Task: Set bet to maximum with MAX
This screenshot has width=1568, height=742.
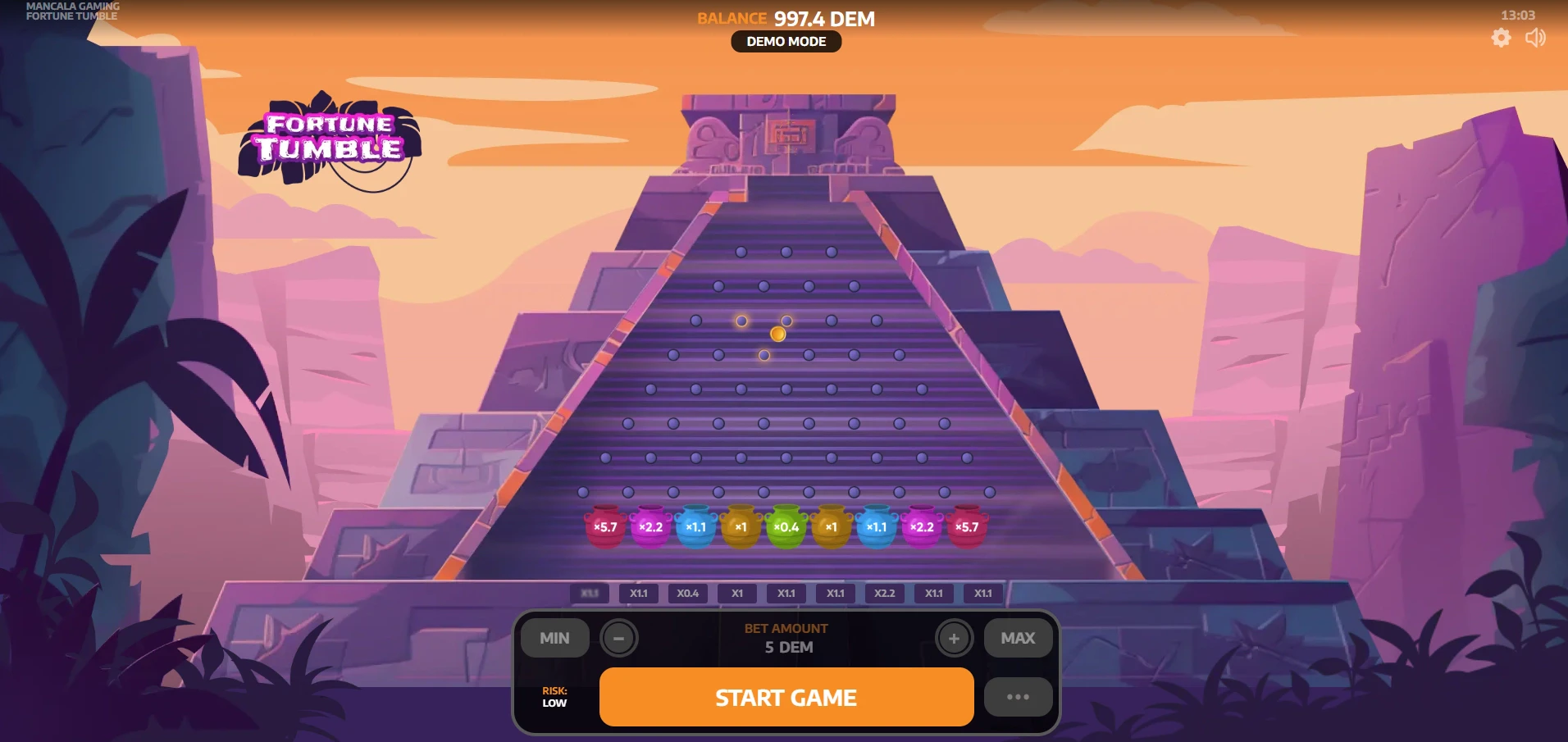Action: pos(1017,638)
